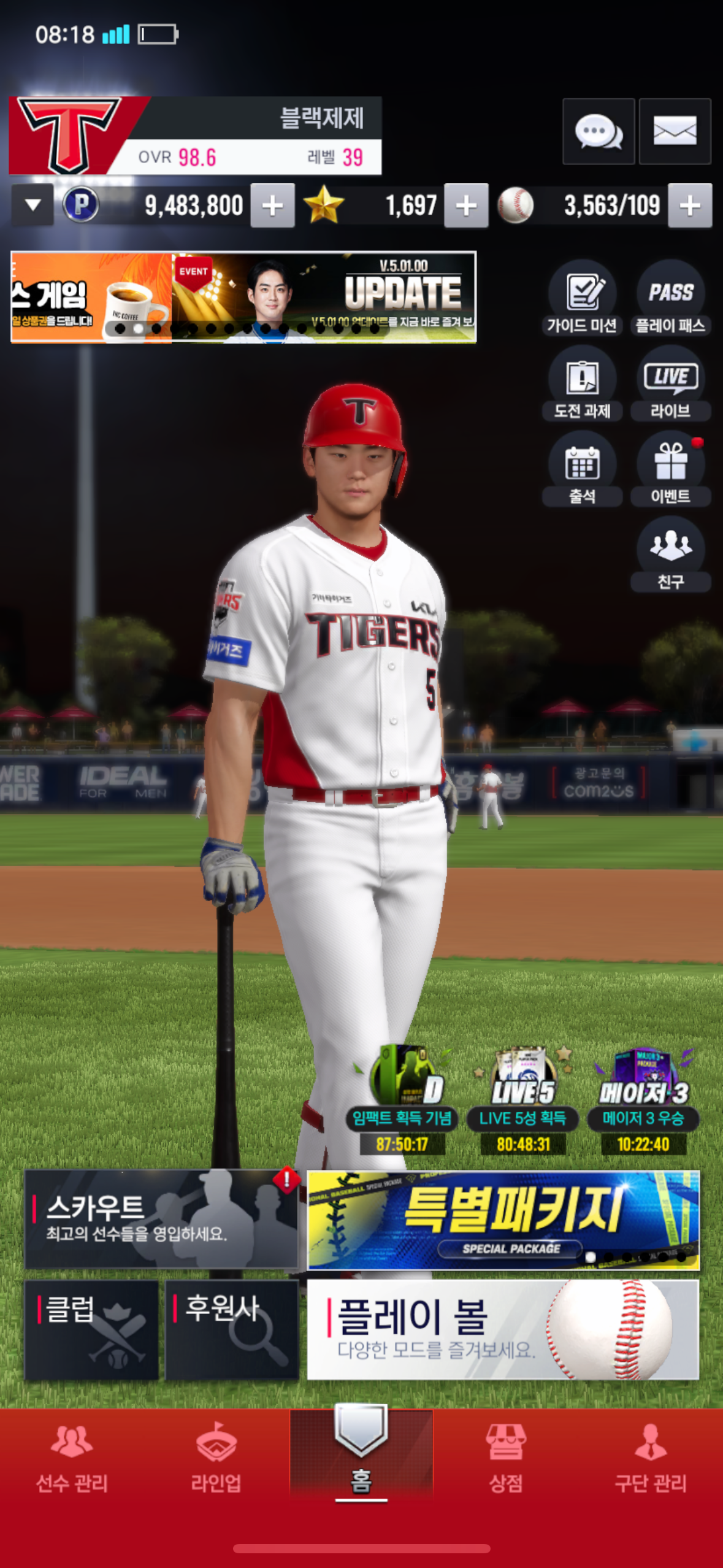
Task: Open the mailbox envelope icon
Action: [x=675, y=131]
